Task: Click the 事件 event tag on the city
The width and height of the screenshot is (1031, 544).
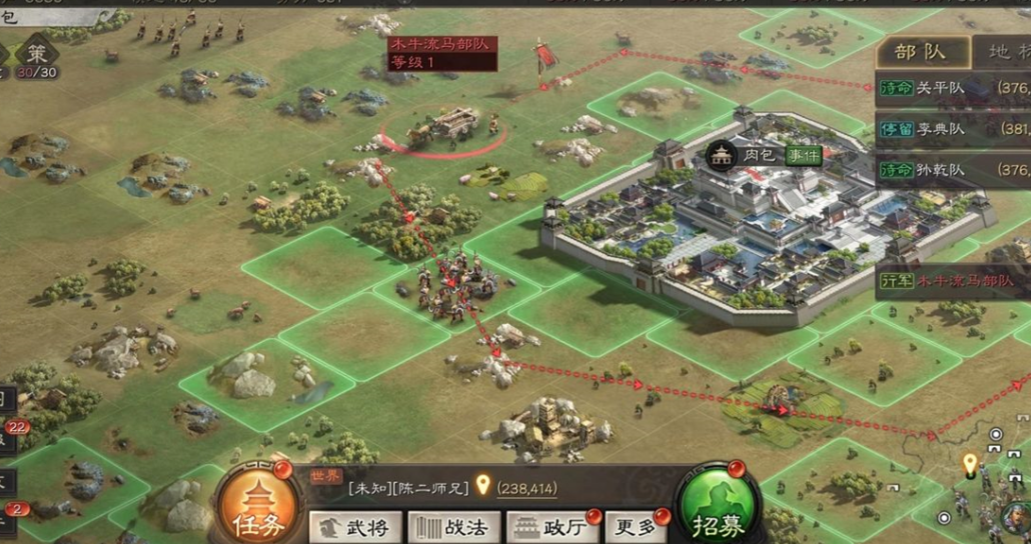Action: pos(802,155)
